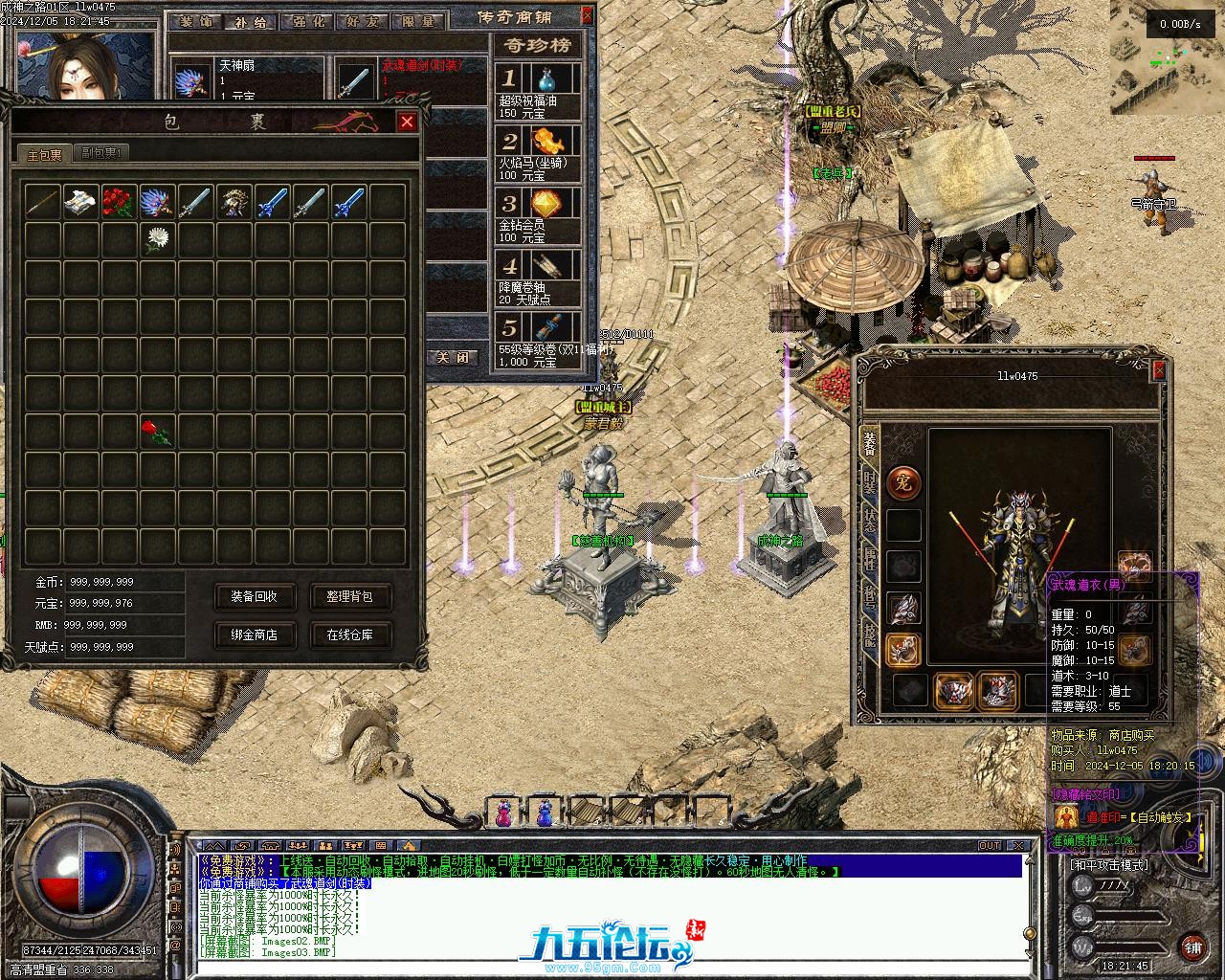This screenshot has width=1225, height=980.
Task: Close the character equipment panel
Action: (x=1159, y=370)
